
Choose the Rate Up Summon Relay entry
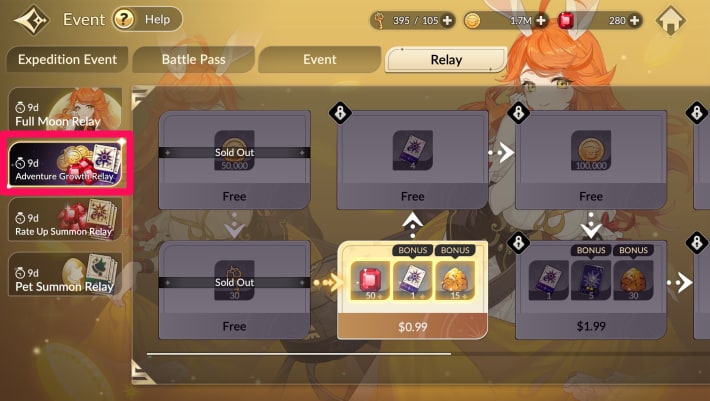coord(64,220)
